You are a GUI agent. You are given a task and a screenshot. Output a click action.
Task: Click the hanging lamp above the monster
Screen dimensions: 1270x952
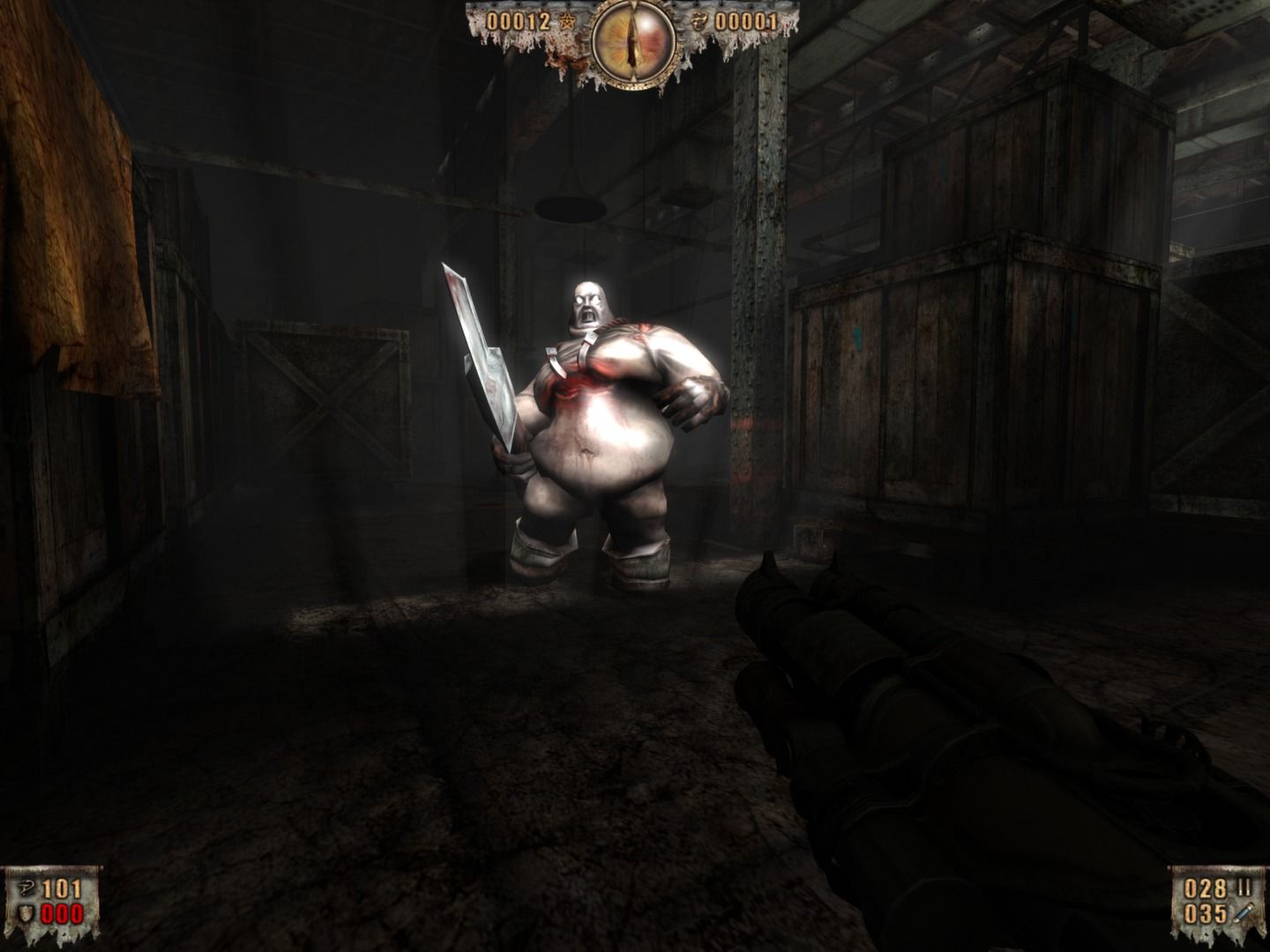pyautogui.click(x=569, y=209)
